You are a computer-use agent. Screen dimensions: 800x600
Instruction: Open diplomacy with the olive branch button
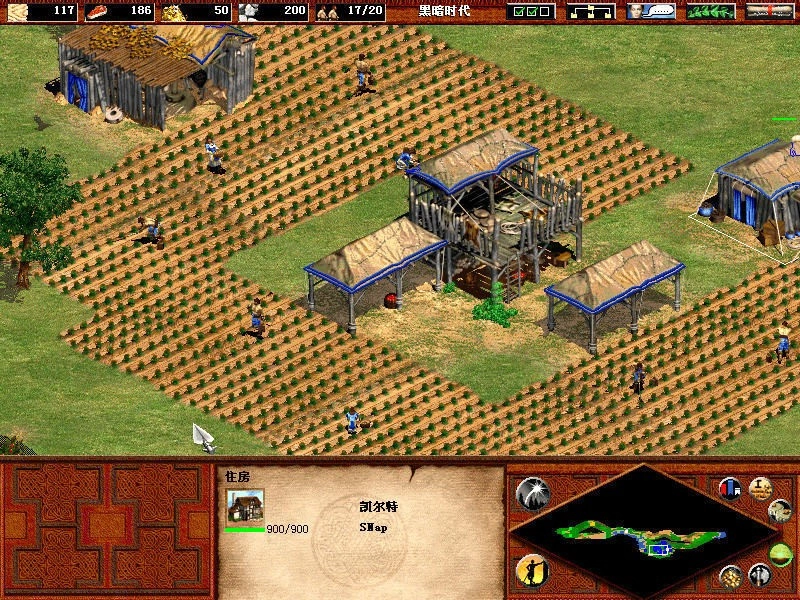[x=711, y=11]
